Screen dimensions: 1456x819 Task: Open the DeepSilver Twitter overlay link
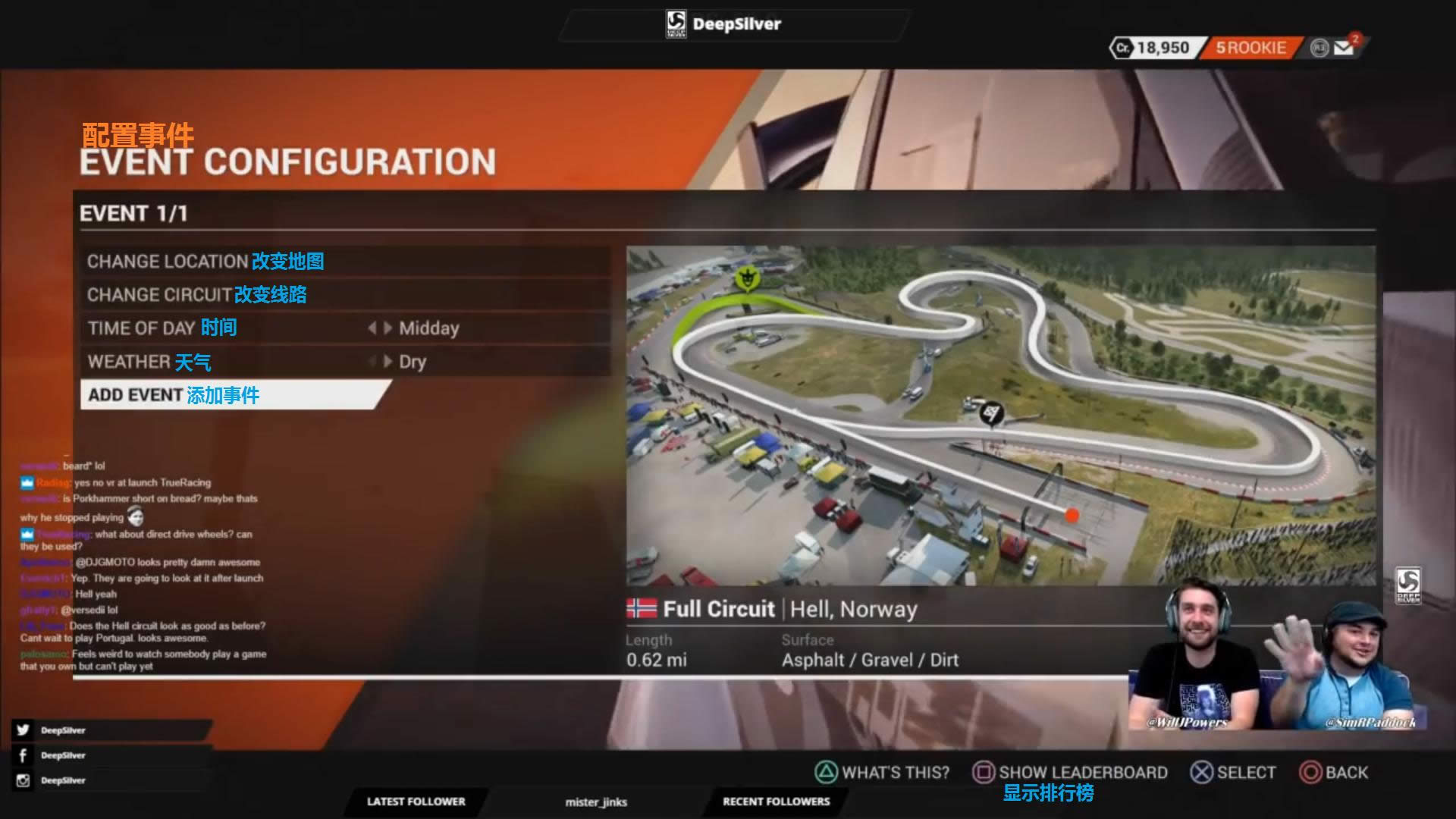pos(61,730)
